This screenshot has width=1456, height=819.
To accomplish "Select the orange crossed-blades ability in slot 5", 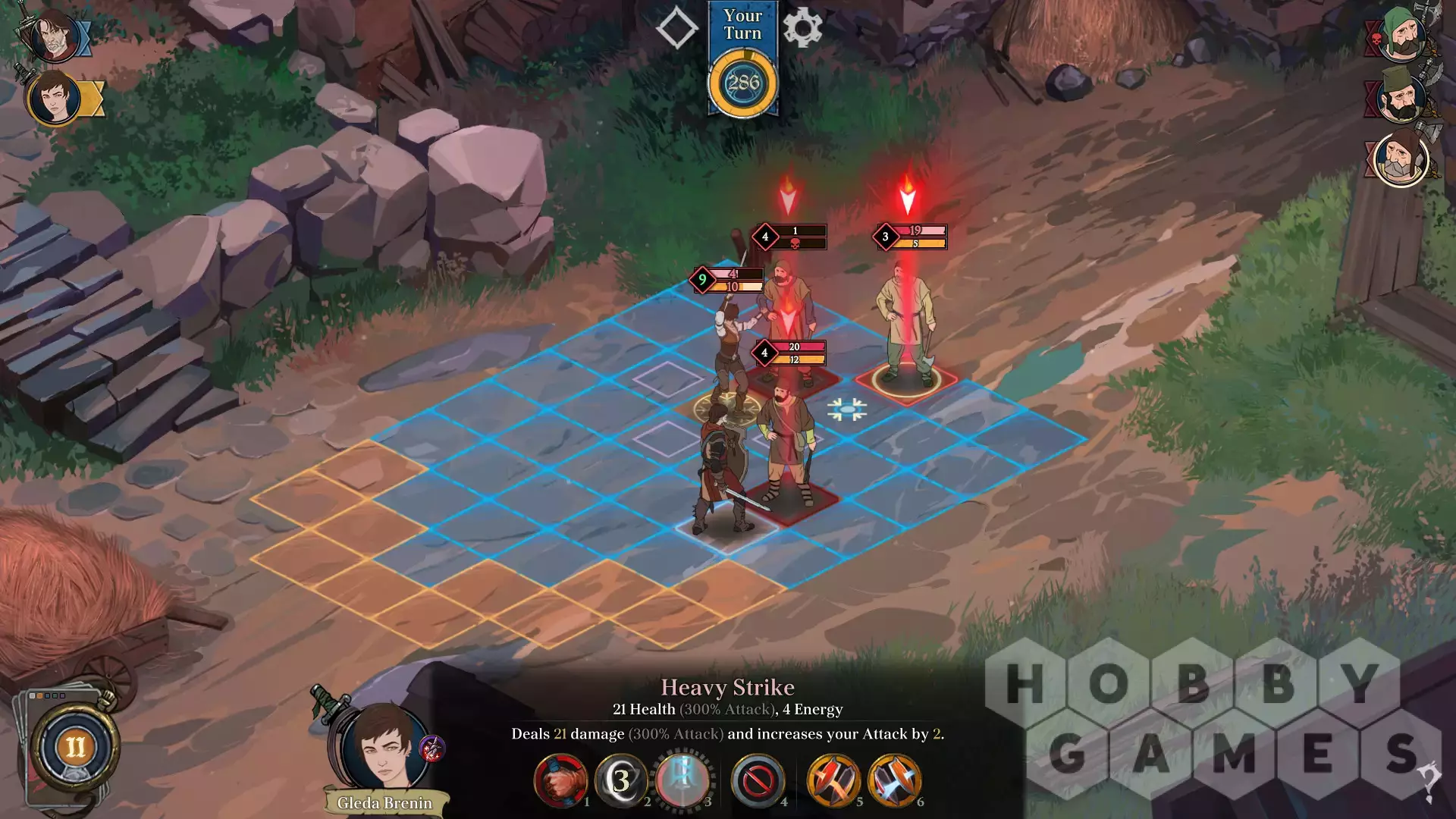I will [833, 780].
